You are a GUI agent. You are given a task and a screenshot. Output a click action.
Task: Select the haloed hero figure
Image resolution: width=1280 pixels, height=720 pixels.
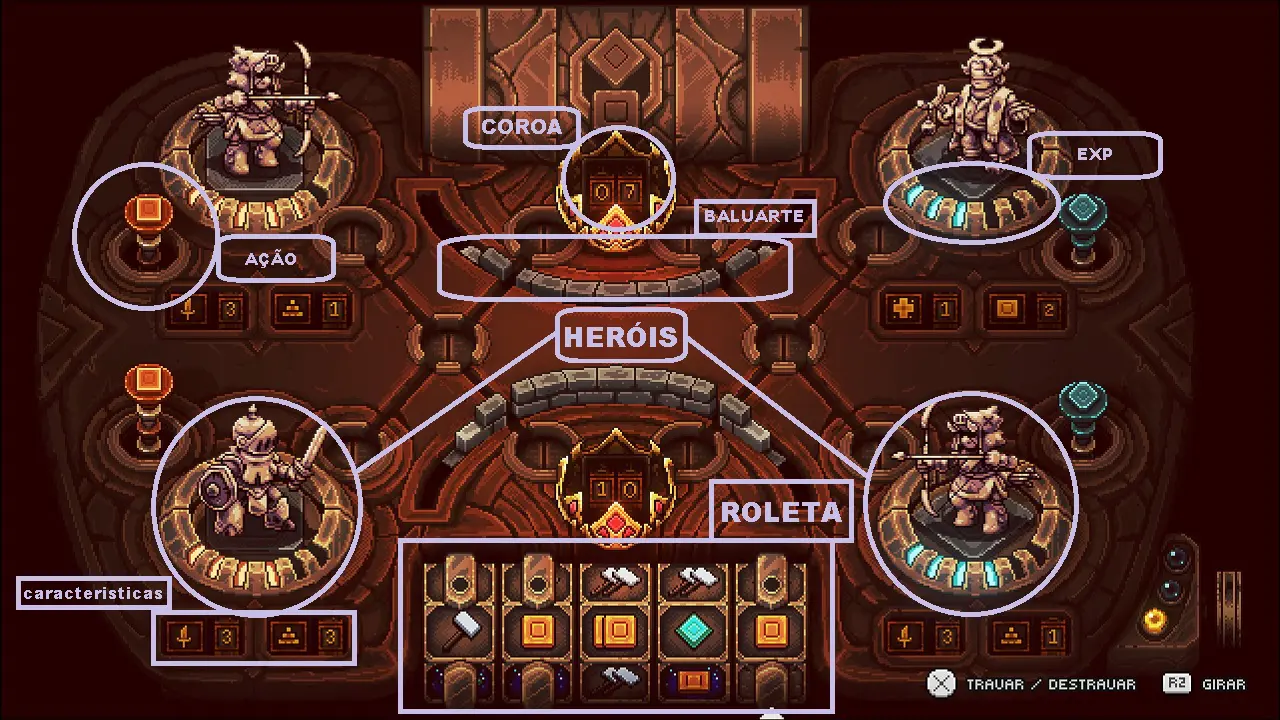click(x=973, y=105)
